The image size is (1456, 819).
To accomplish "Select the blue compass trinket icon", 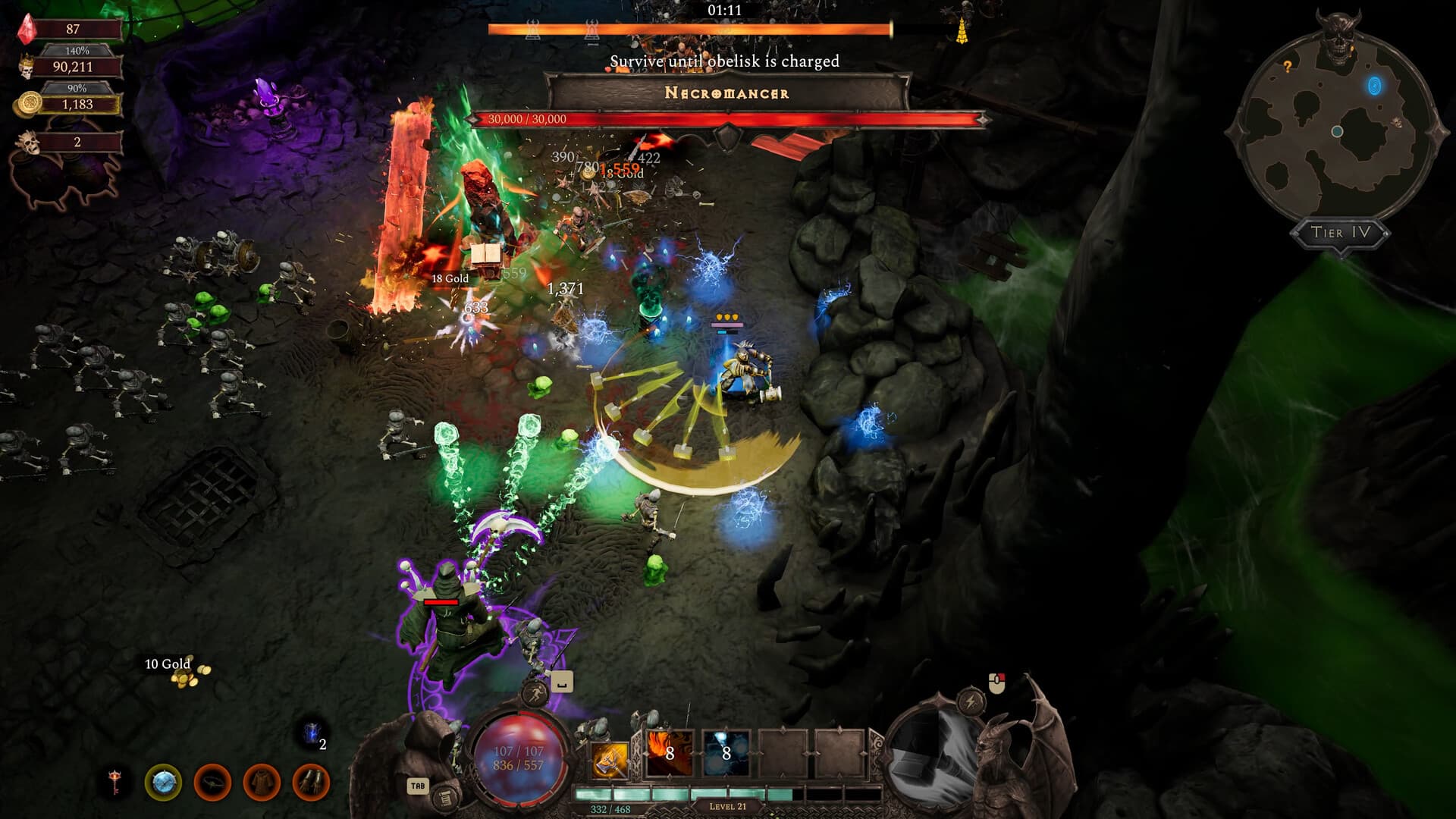I will point(163,783).
